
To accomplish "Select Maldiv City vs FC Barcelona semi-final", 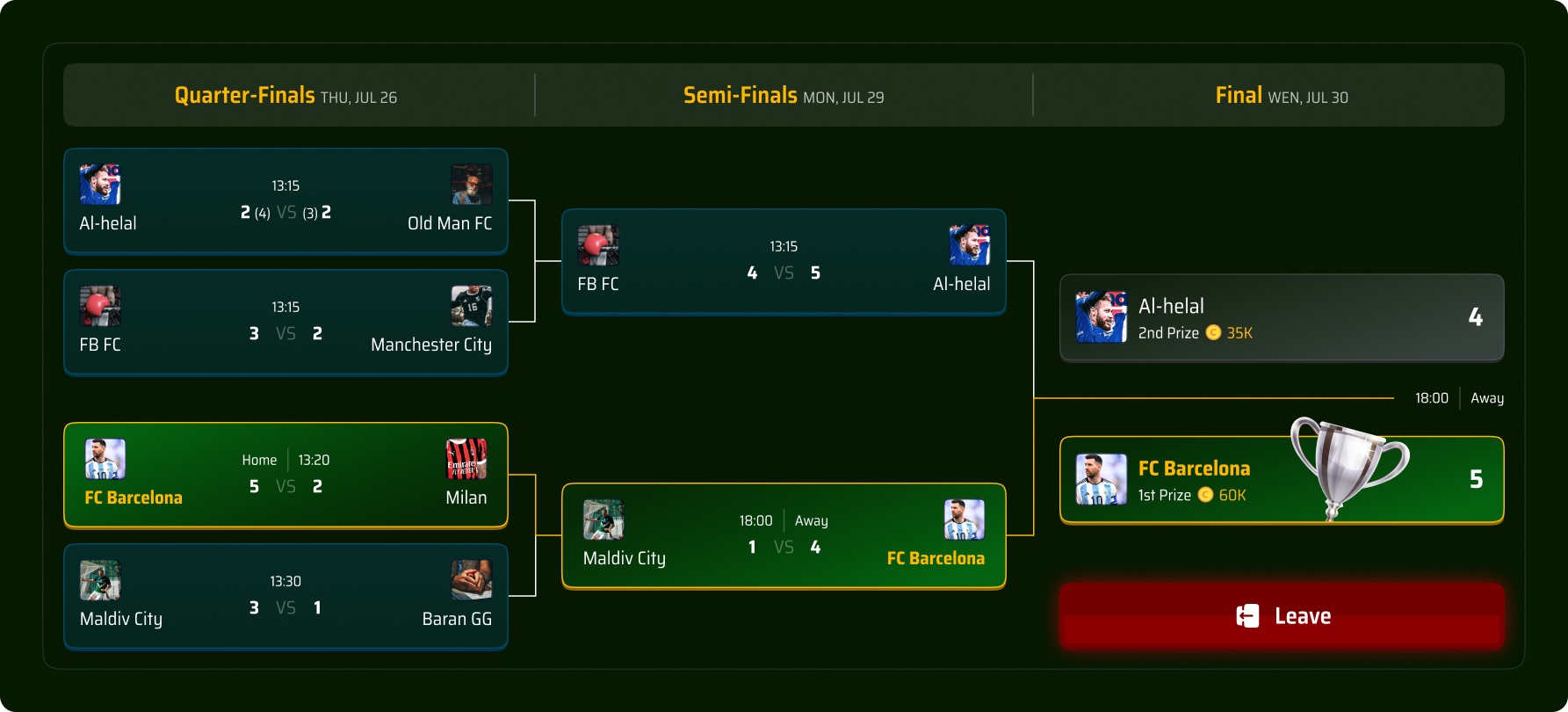I will tap(784, 536).
